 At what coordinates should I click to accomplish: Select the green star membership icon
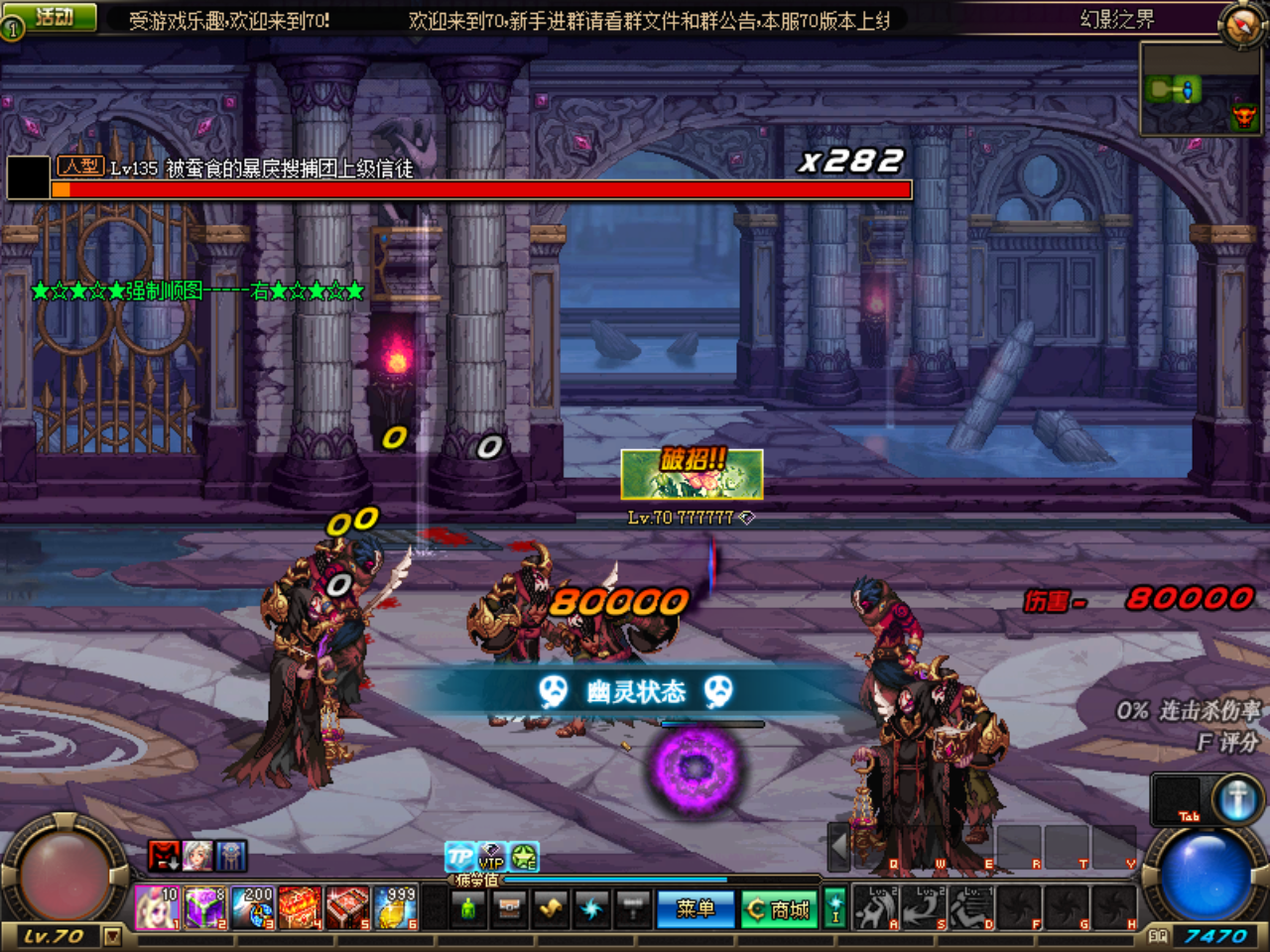526,859
